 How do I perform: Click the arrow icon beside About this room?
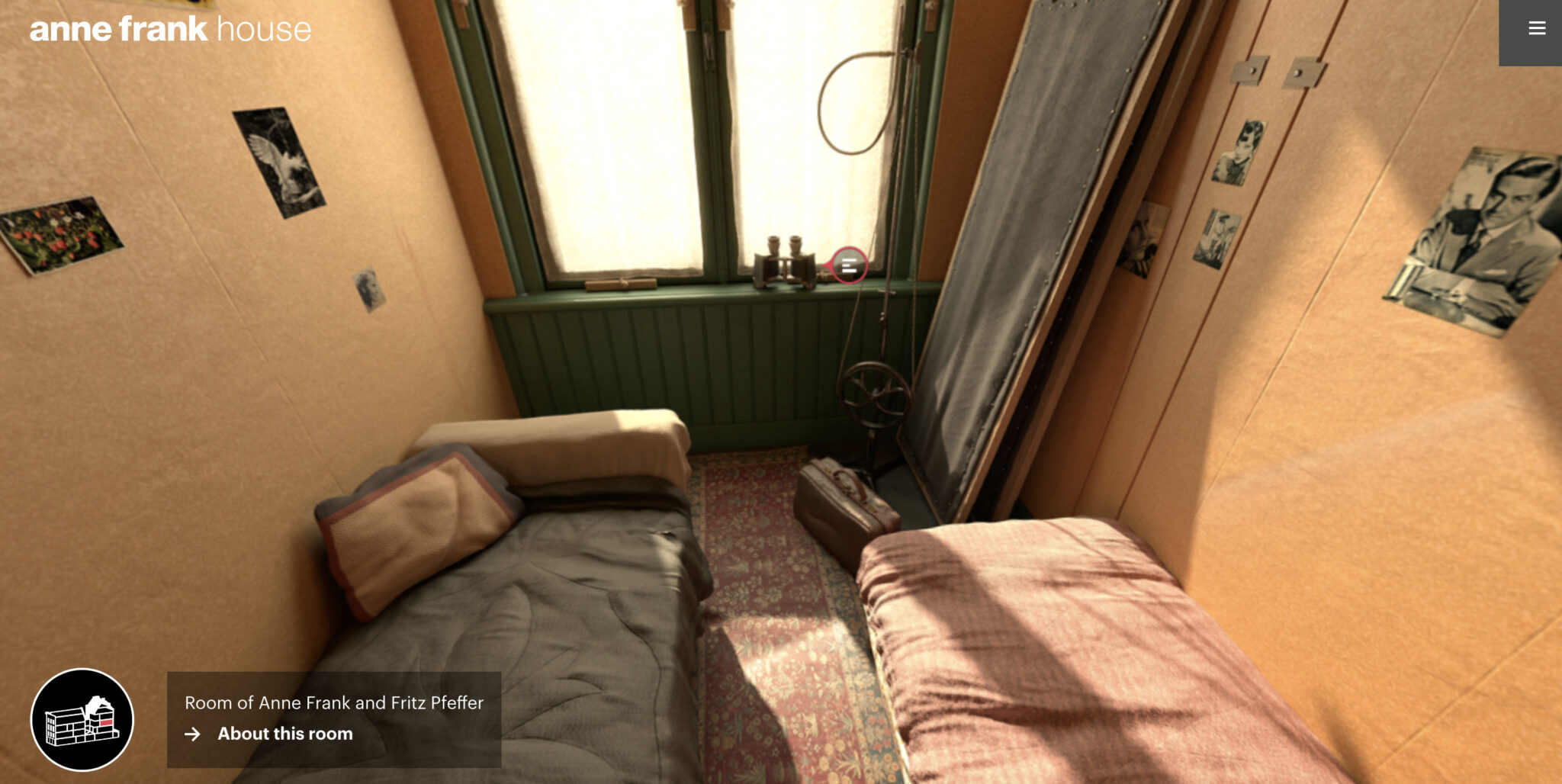click(191, 734)
